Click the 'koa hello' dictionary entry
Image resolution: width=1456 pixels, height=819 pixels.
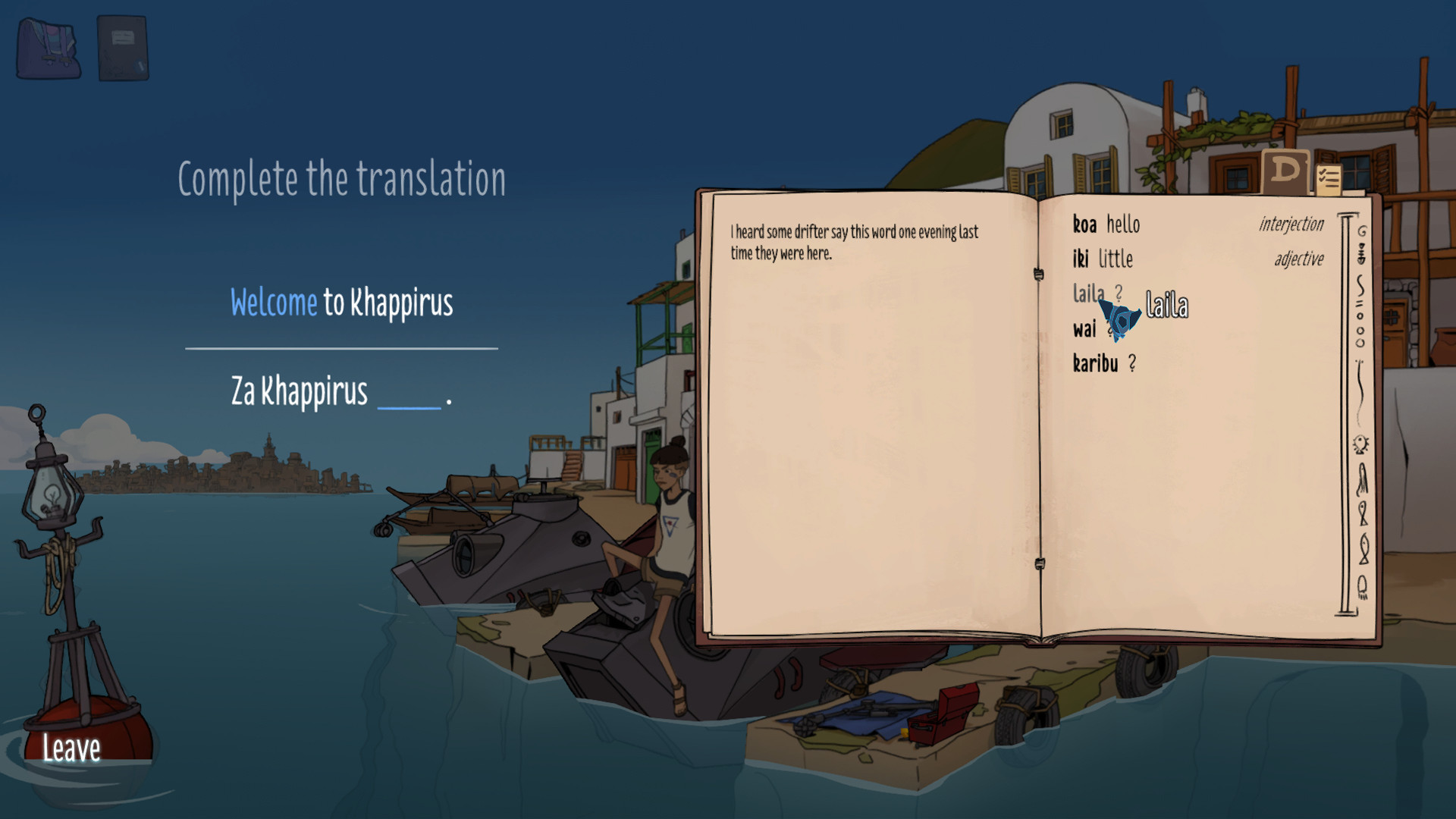[1106, 224]
